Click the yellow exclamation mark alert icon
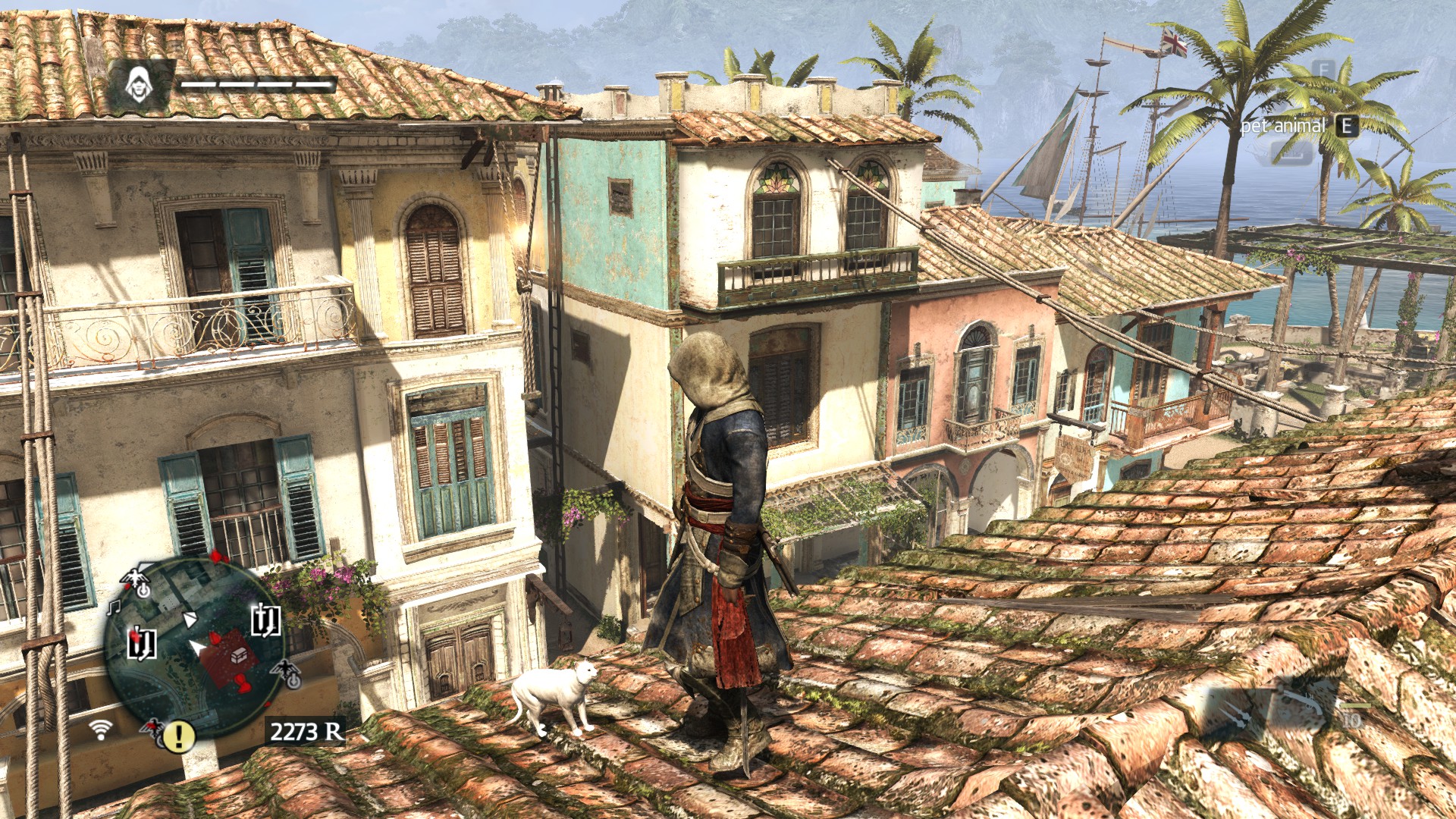1456x819 pixels. 179,735
